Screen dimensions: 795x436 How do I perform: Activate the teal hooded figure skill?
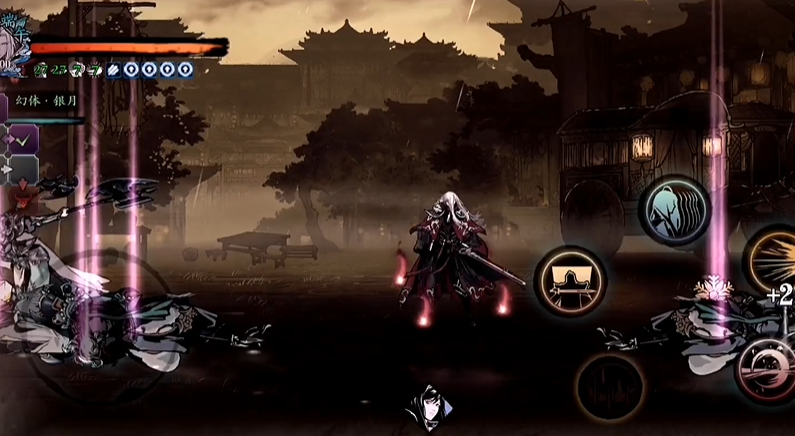(x=673, y=209)
